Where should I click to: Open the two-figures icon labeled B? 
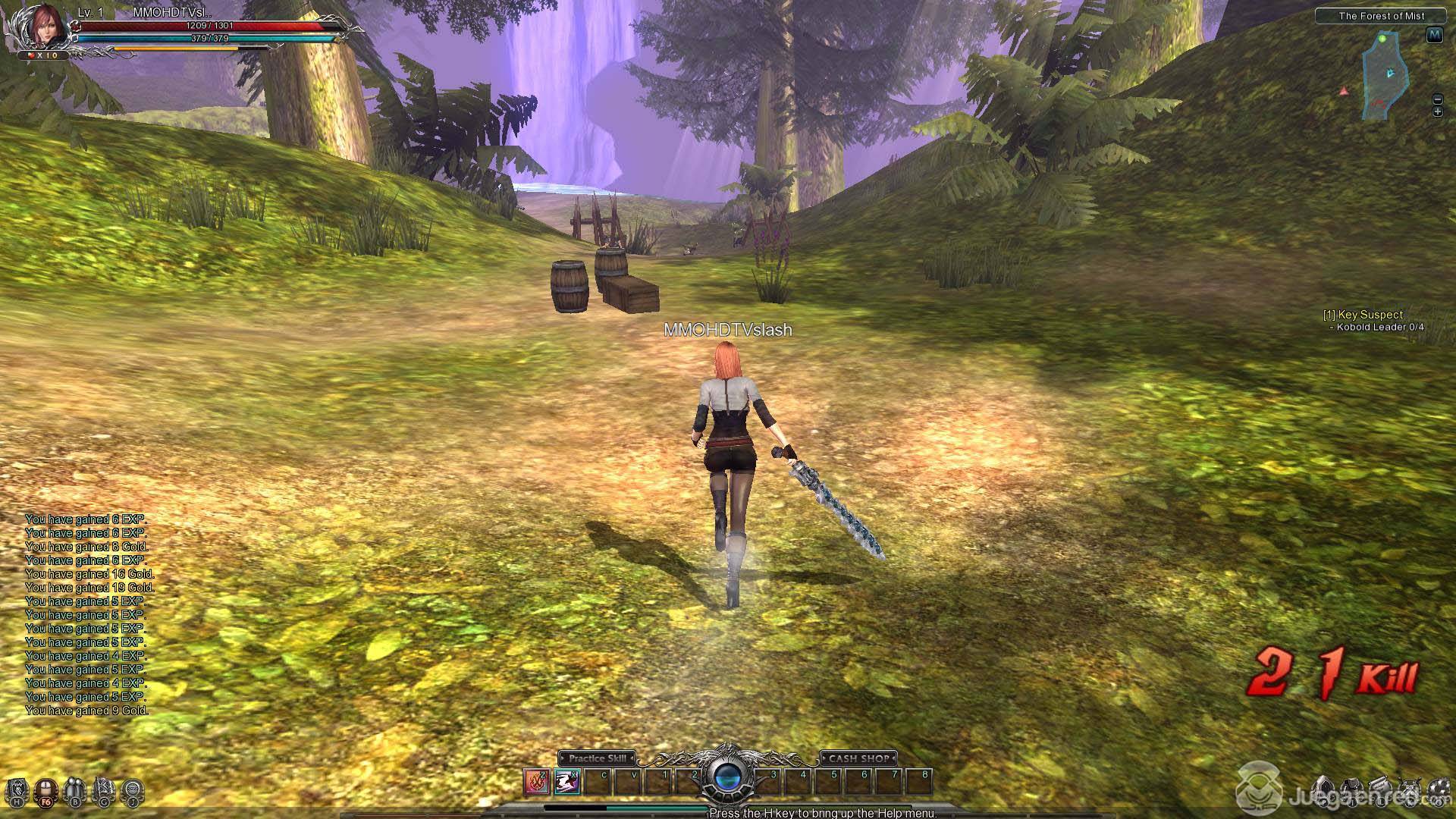pos(75,791)
